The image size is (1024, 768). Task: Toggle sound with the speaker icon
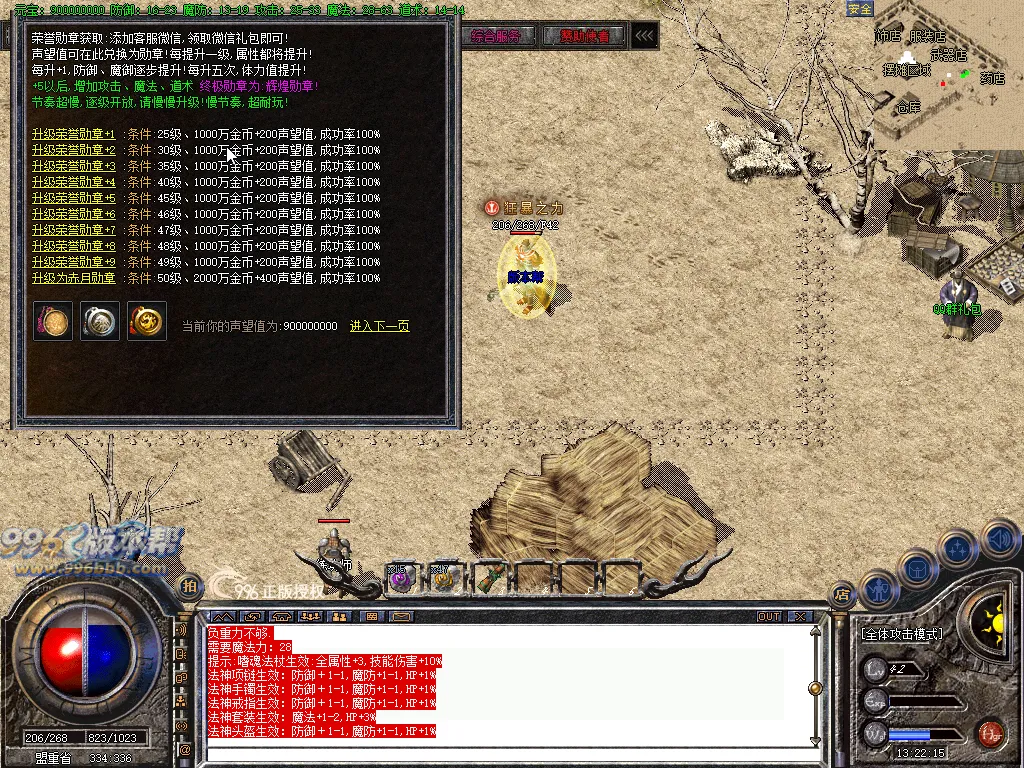pos(1000,540)
